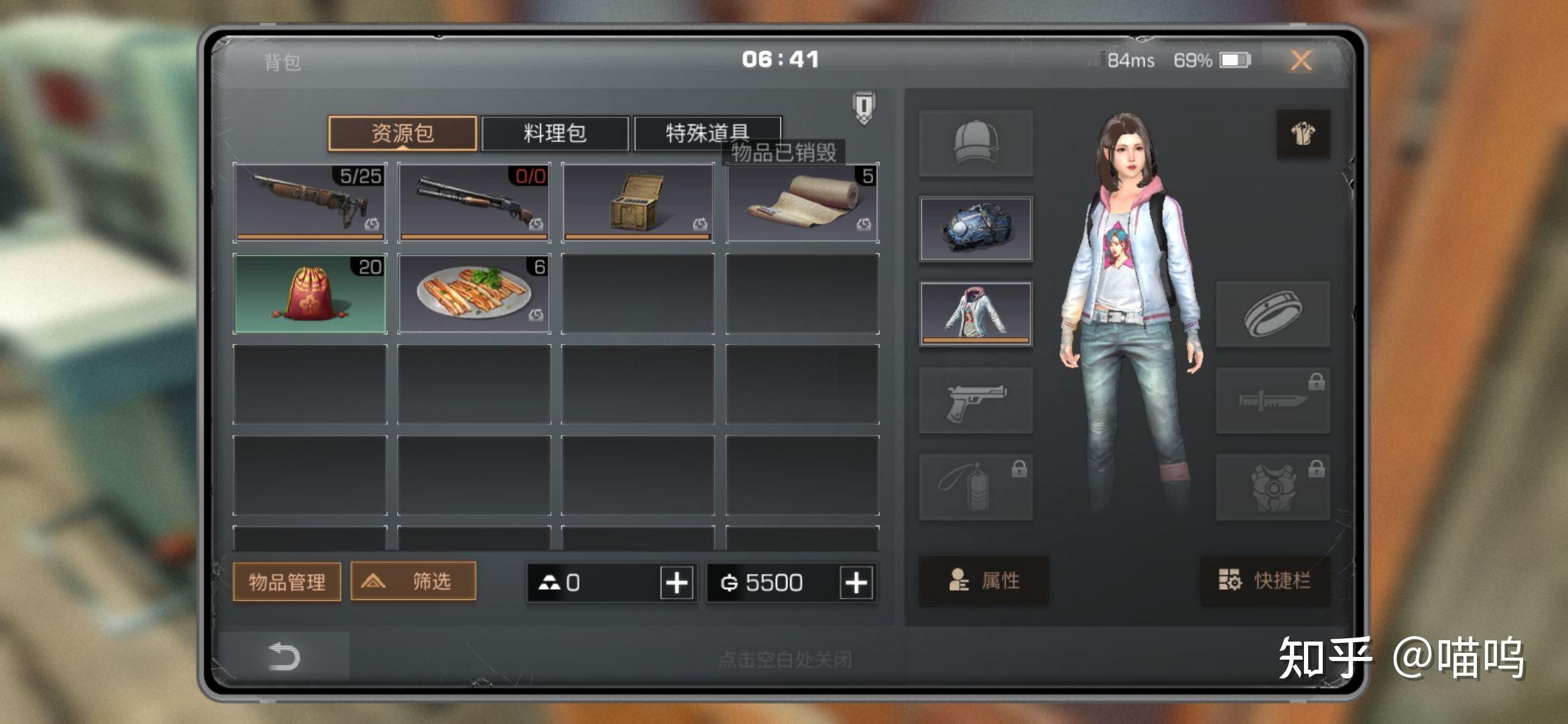
Task: Click the equipped blue backpack slot
Action: 976,229
